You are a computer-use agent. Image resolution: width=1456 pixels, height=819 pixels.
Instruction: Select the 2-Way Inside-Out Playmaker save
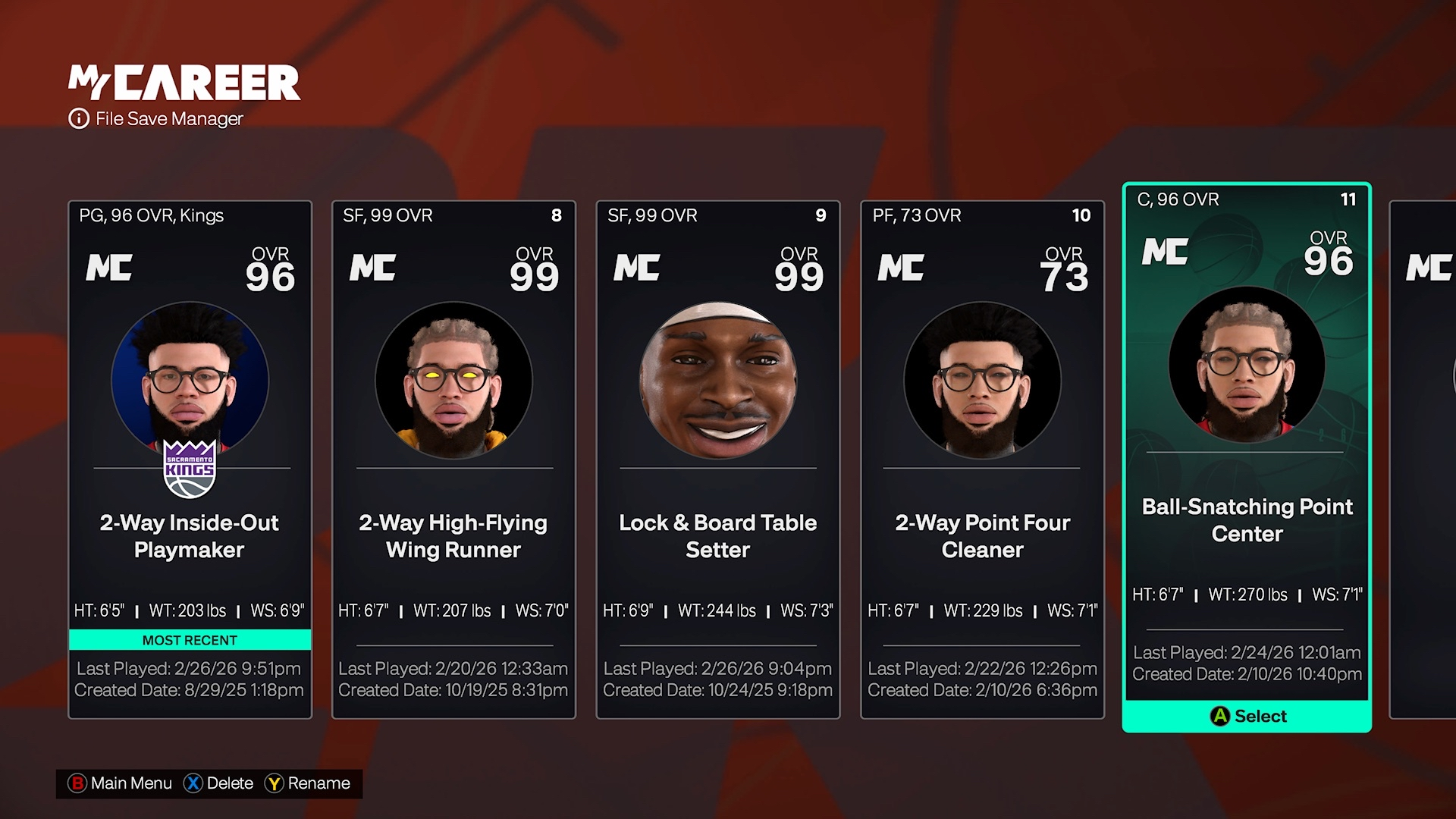tap(190, 459)
